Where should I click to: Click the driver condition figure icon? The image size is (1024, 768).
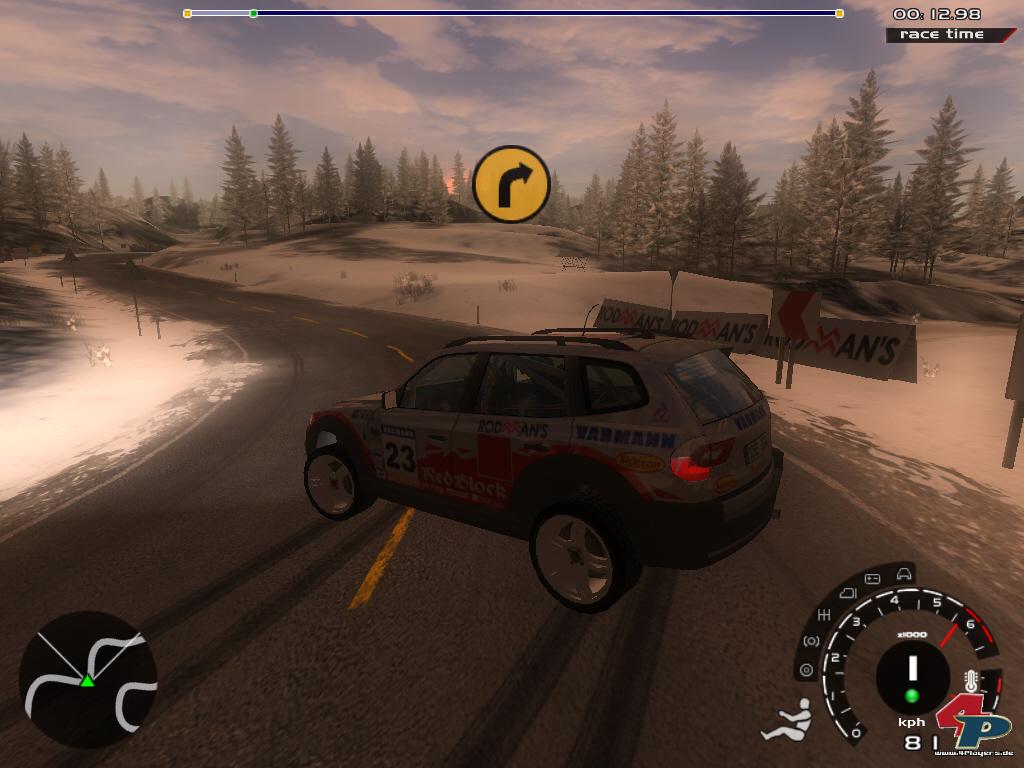pyautogui.click(x=787, y=722)
